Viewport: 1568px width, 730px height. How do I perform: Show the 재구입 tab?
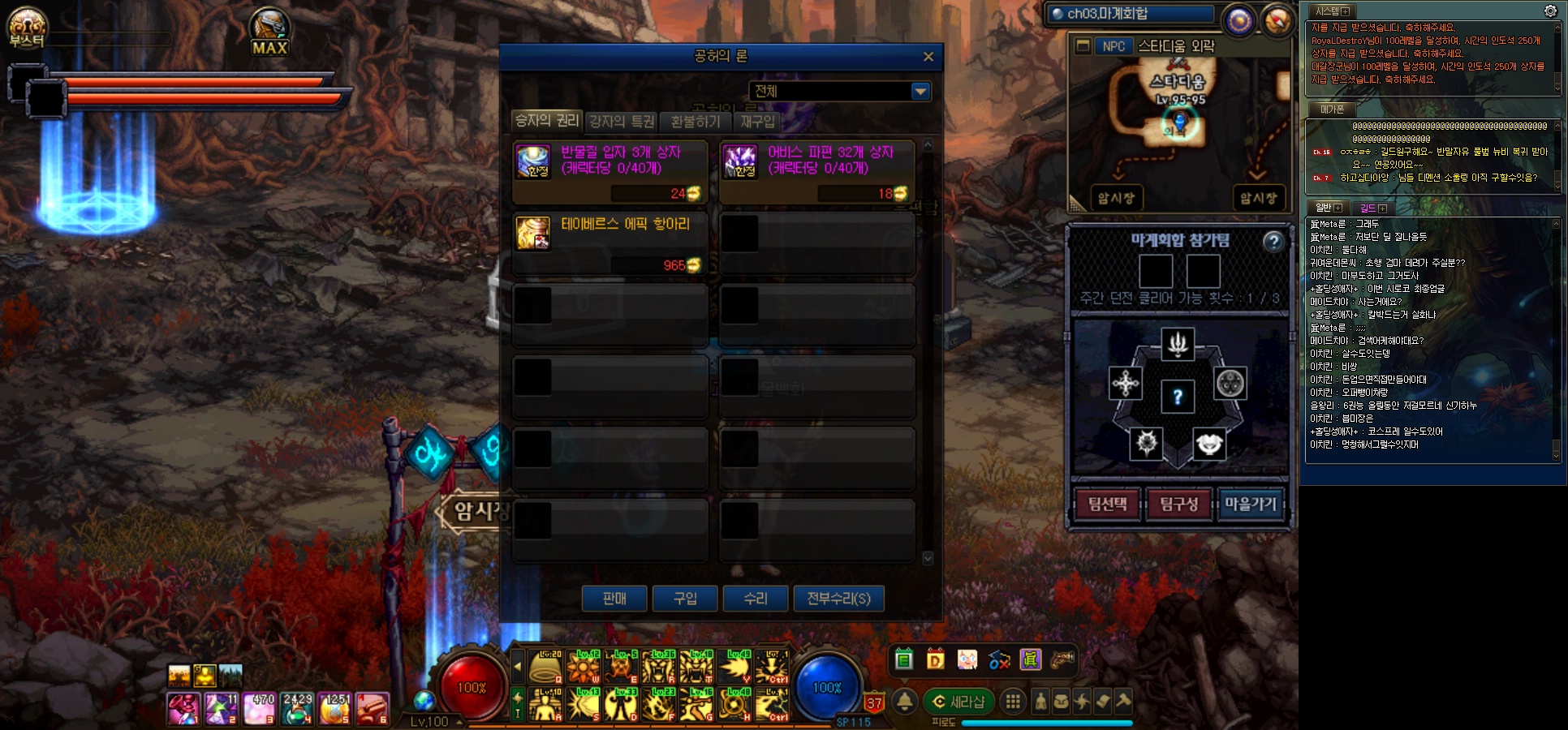tap(757, 122)
